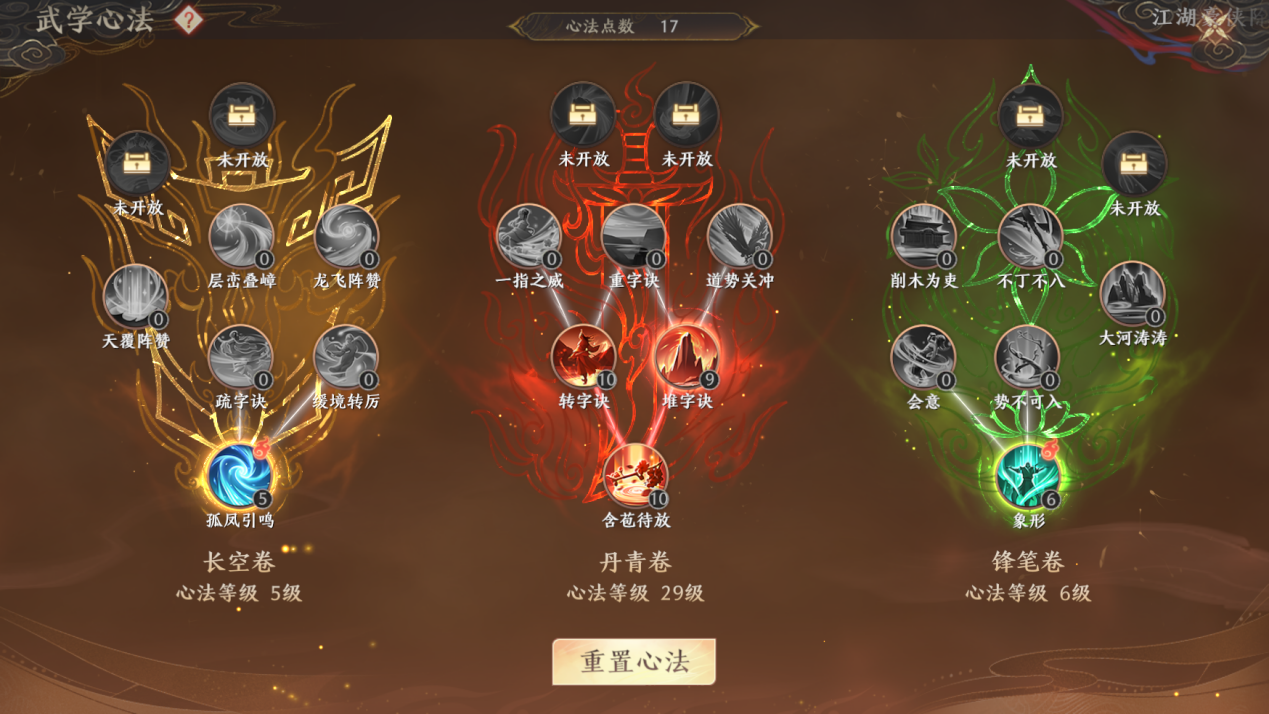Upgrade the 含苞待放 skill node
Screen dimensions: 1269x714
[x=635, y=475]
